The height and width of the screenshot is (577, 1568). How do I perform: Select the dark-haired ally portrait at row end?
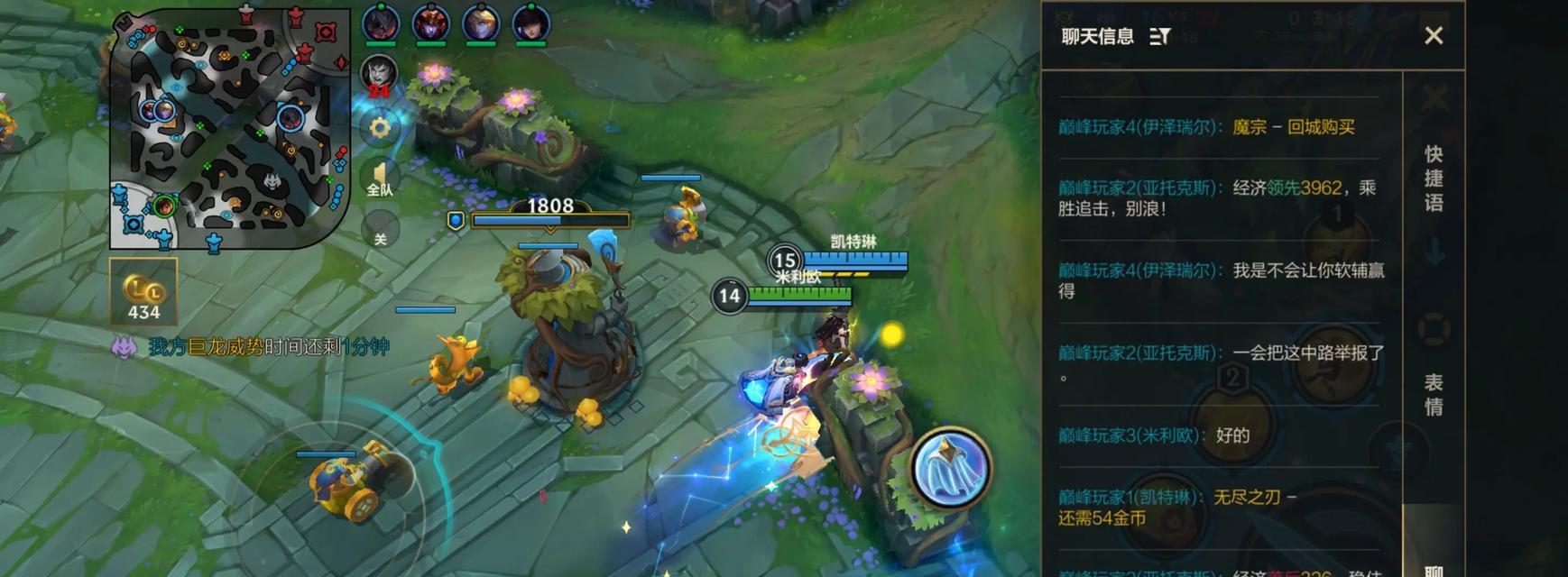tap(530, 23)
